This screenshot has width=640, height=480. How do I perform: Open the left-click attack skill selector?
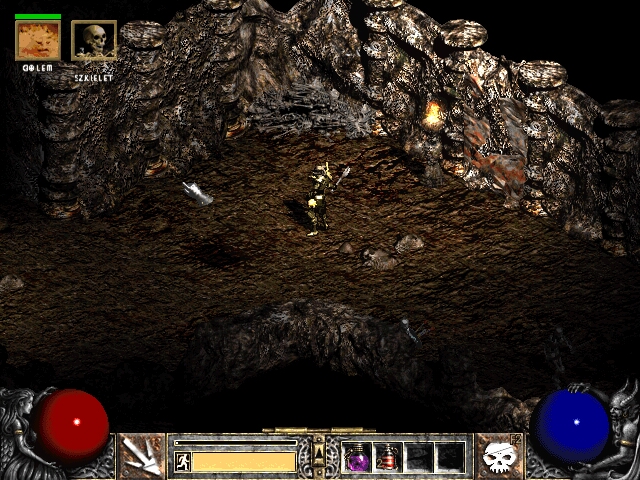pyautogui.click(x=142, y=456)
